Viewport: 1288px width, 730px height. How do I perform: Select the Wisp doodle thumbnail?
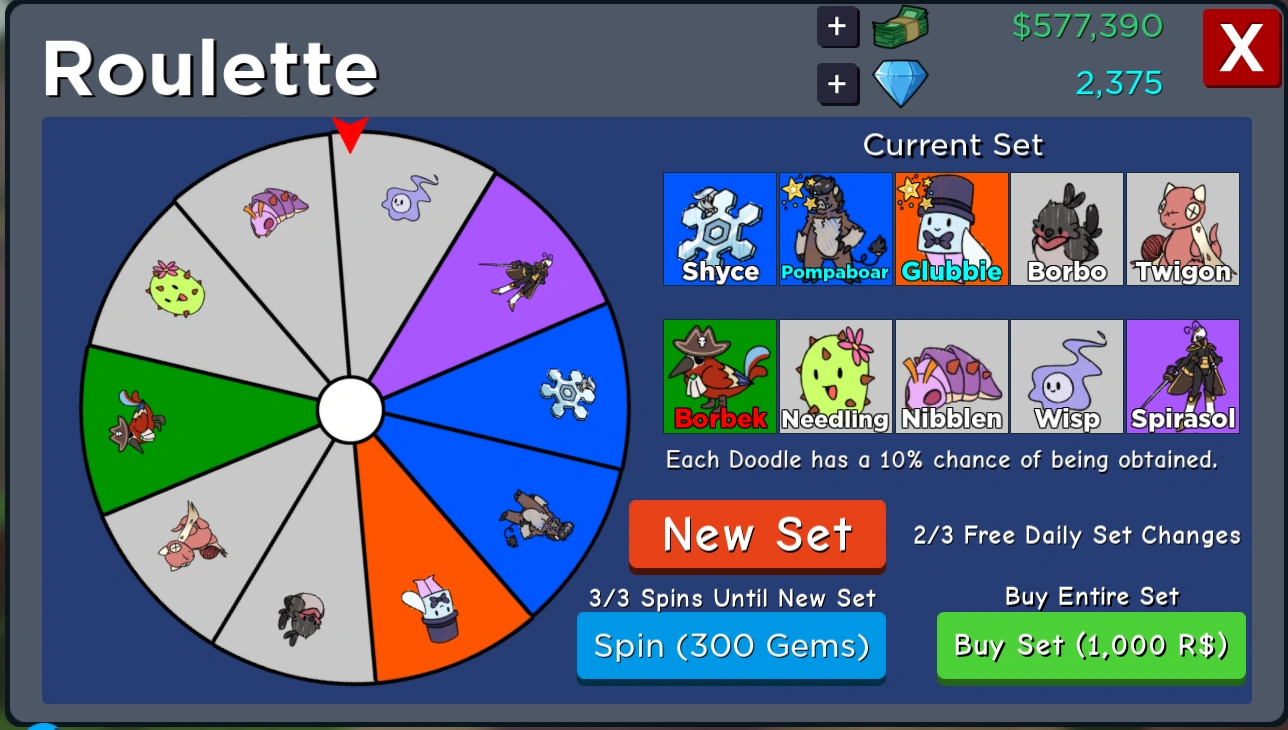1067,376
